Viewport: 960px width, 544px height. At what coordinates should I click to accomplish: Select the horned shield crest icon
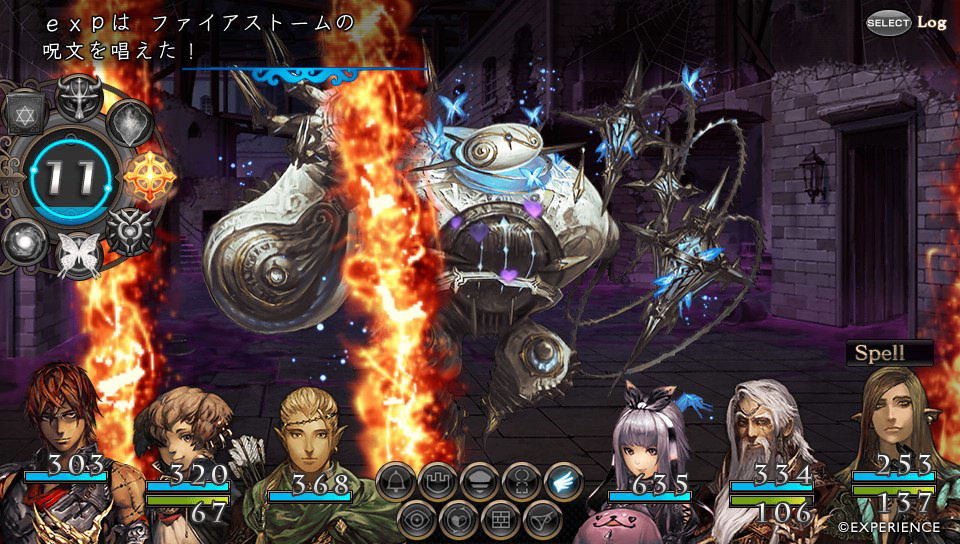click(x=130, y=232)
